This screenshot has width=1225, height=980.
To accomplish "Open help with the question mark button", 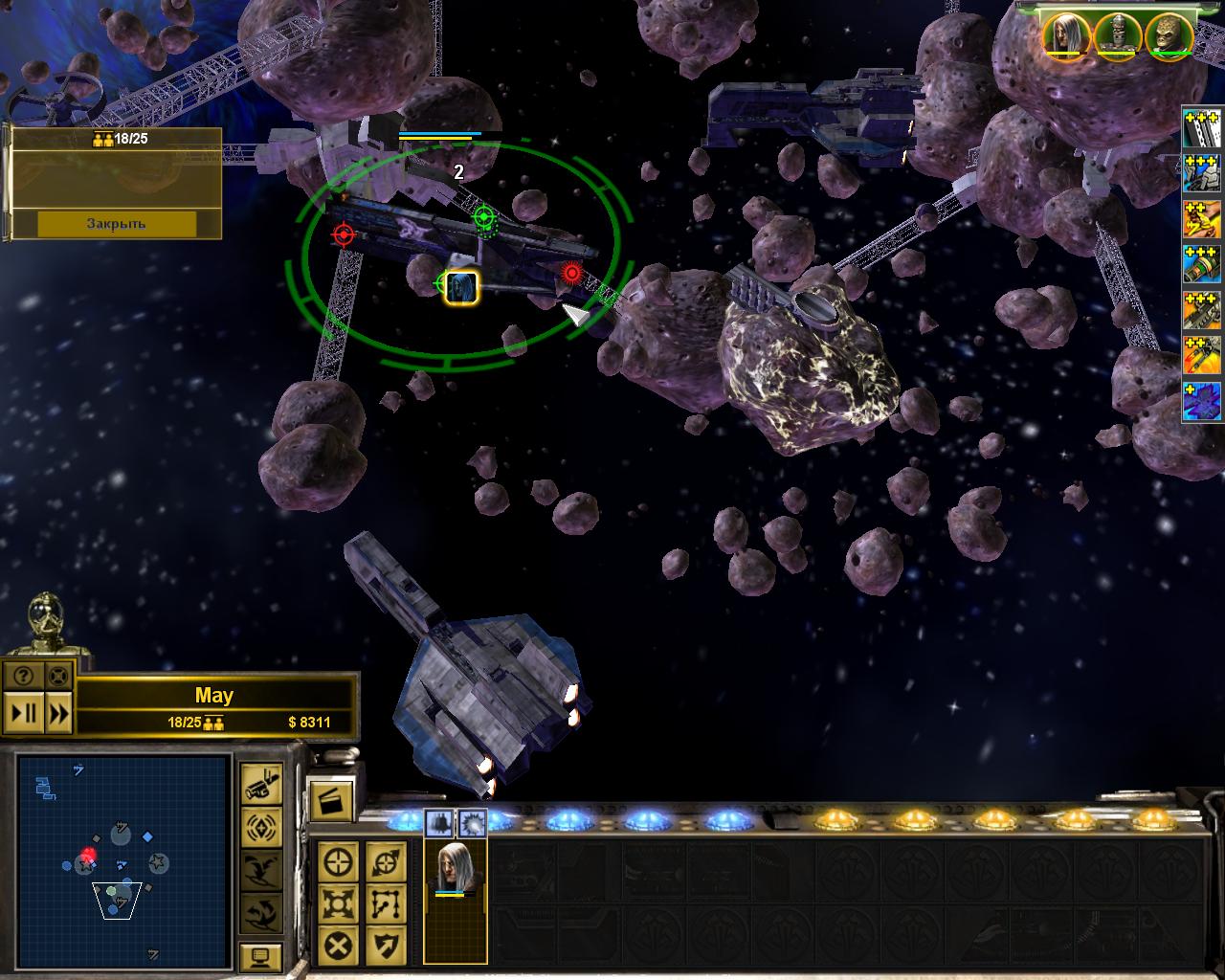I will (x=23, y=676).
